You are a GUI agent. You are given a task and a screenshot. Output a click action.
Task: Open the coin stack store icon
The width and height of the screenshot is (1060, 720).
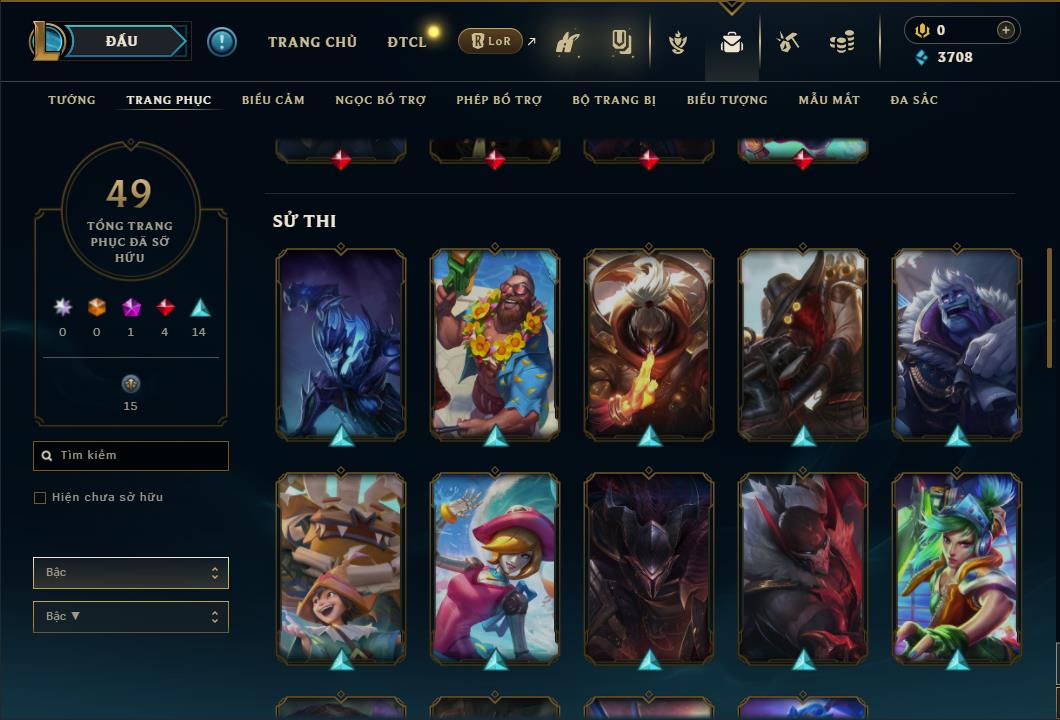pos(842,42)
